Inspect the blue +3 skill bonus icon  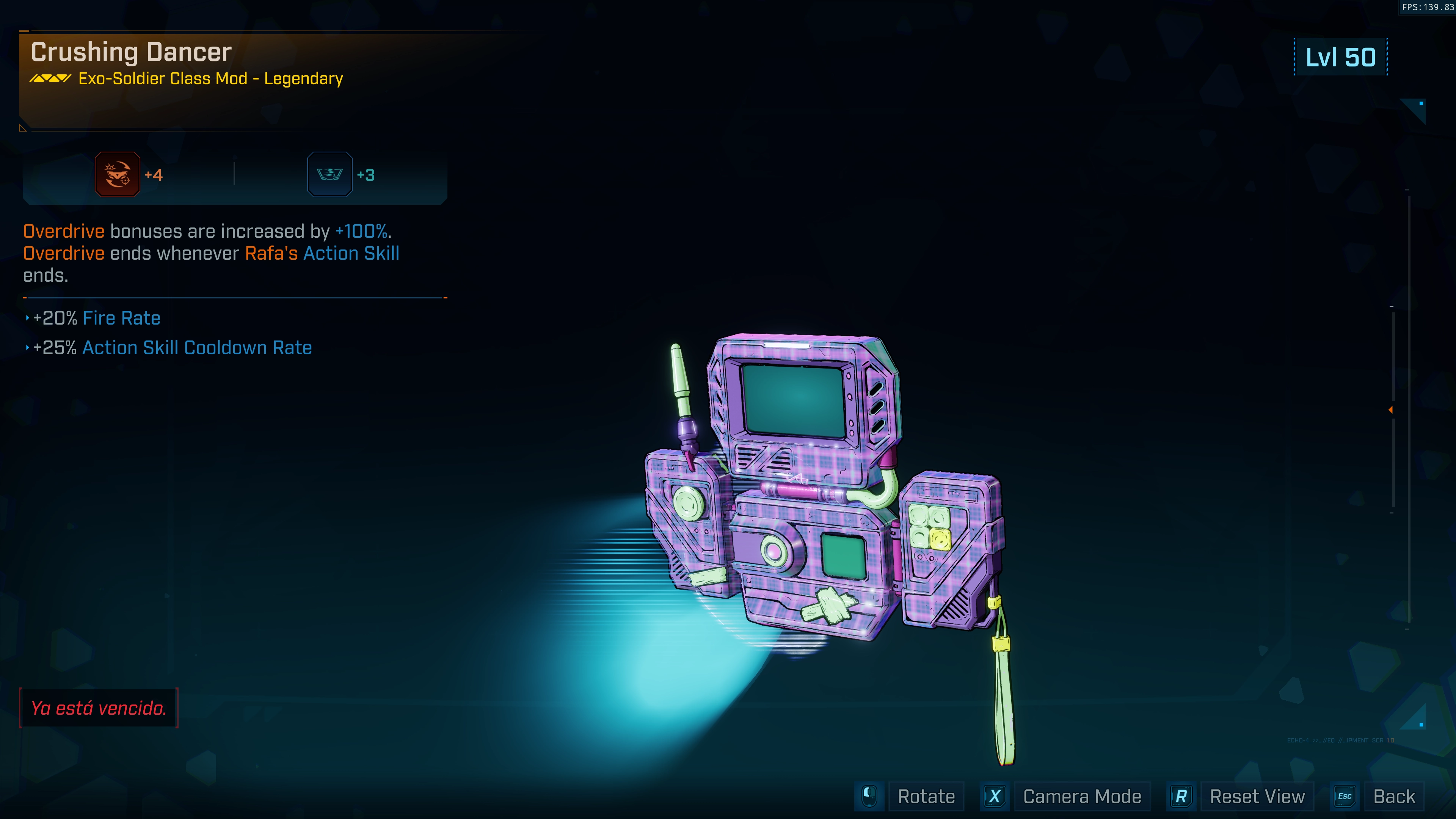point(329,175)
